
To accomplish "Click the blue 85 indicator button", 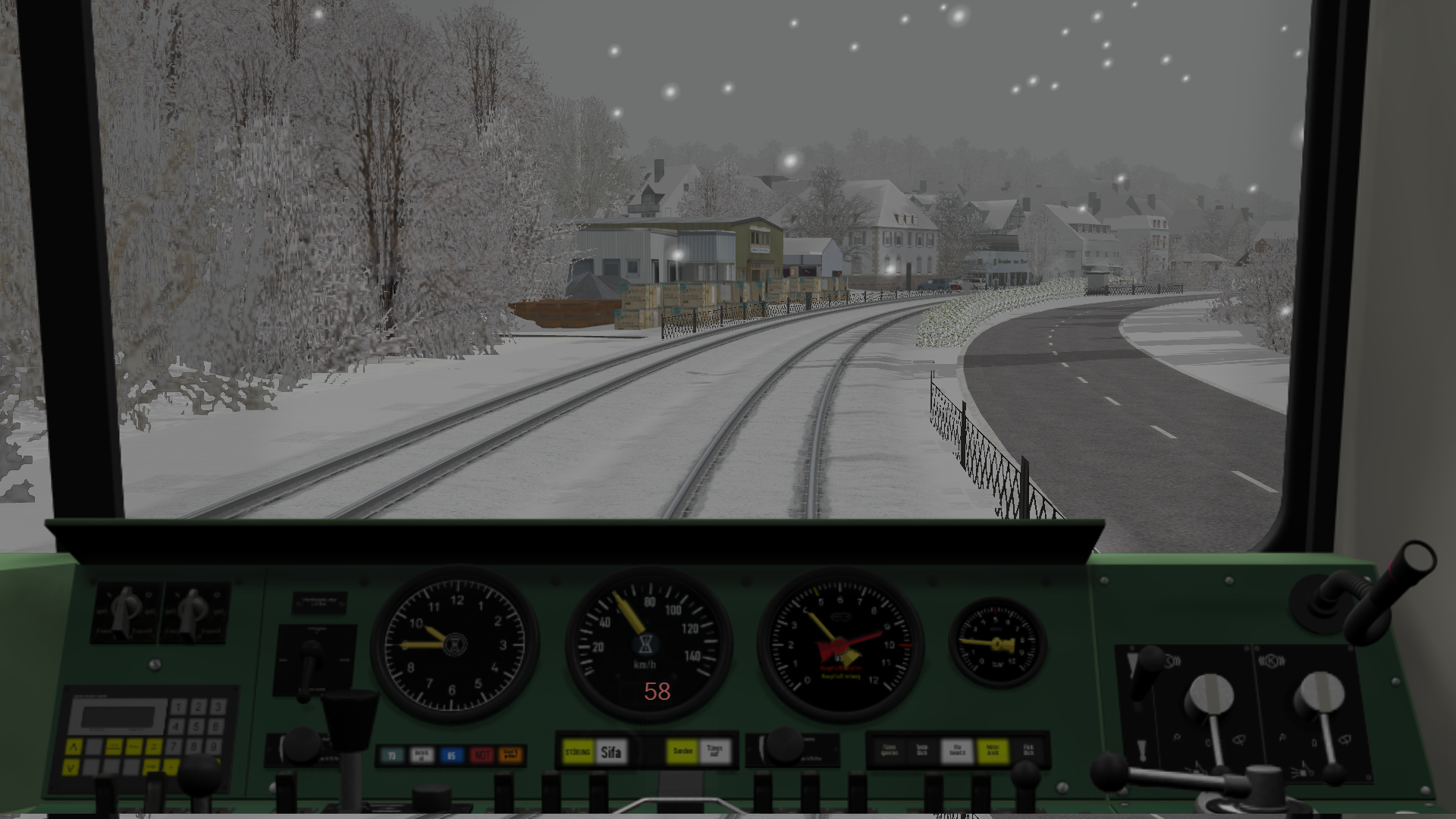I will click(x=451, y=755).
